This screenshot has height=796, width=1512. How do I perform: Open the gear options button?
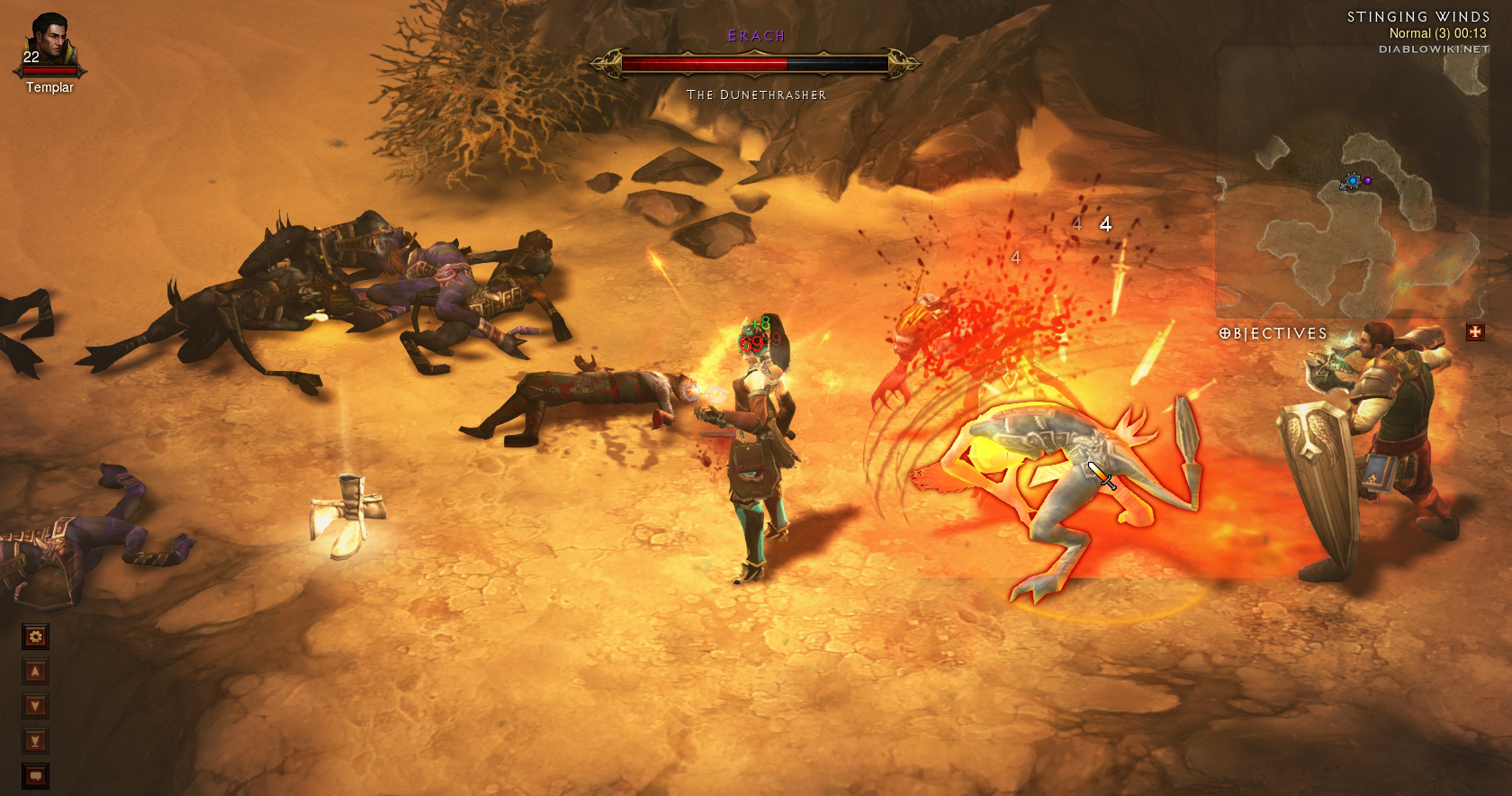point(35,638)
